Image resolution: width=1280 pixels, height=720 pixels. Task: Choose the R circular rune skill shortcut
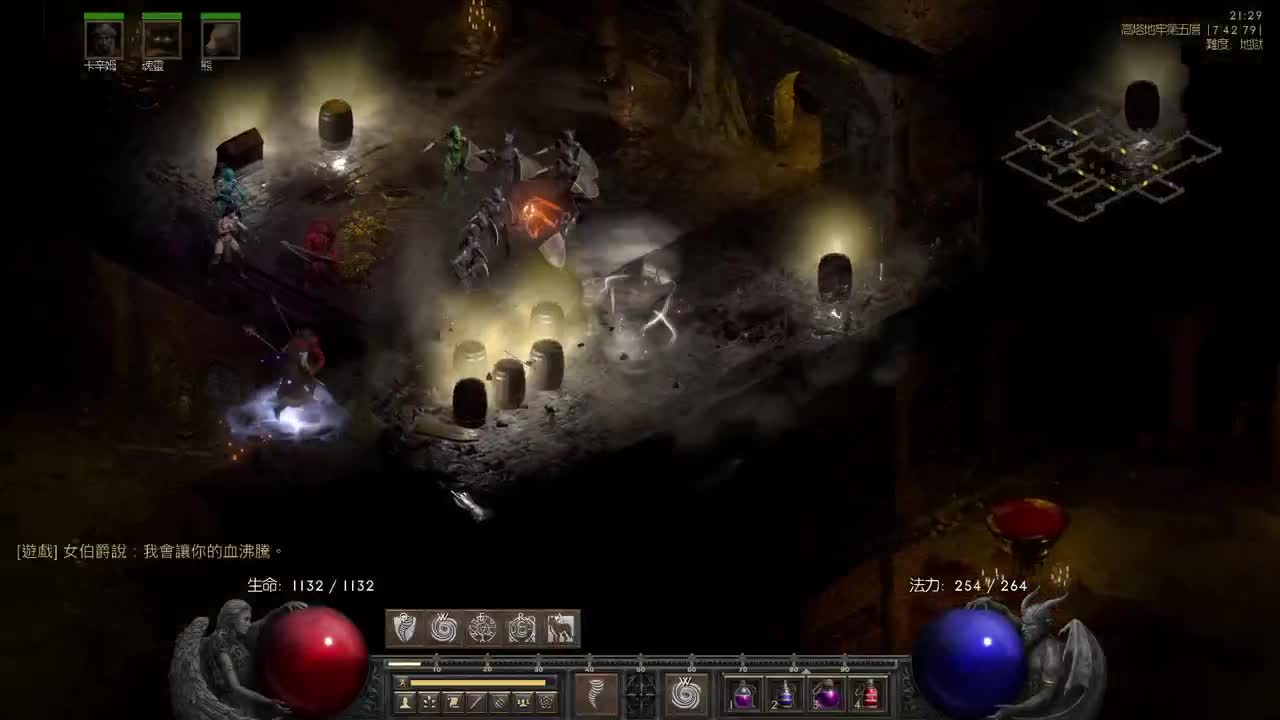(522, 628)
